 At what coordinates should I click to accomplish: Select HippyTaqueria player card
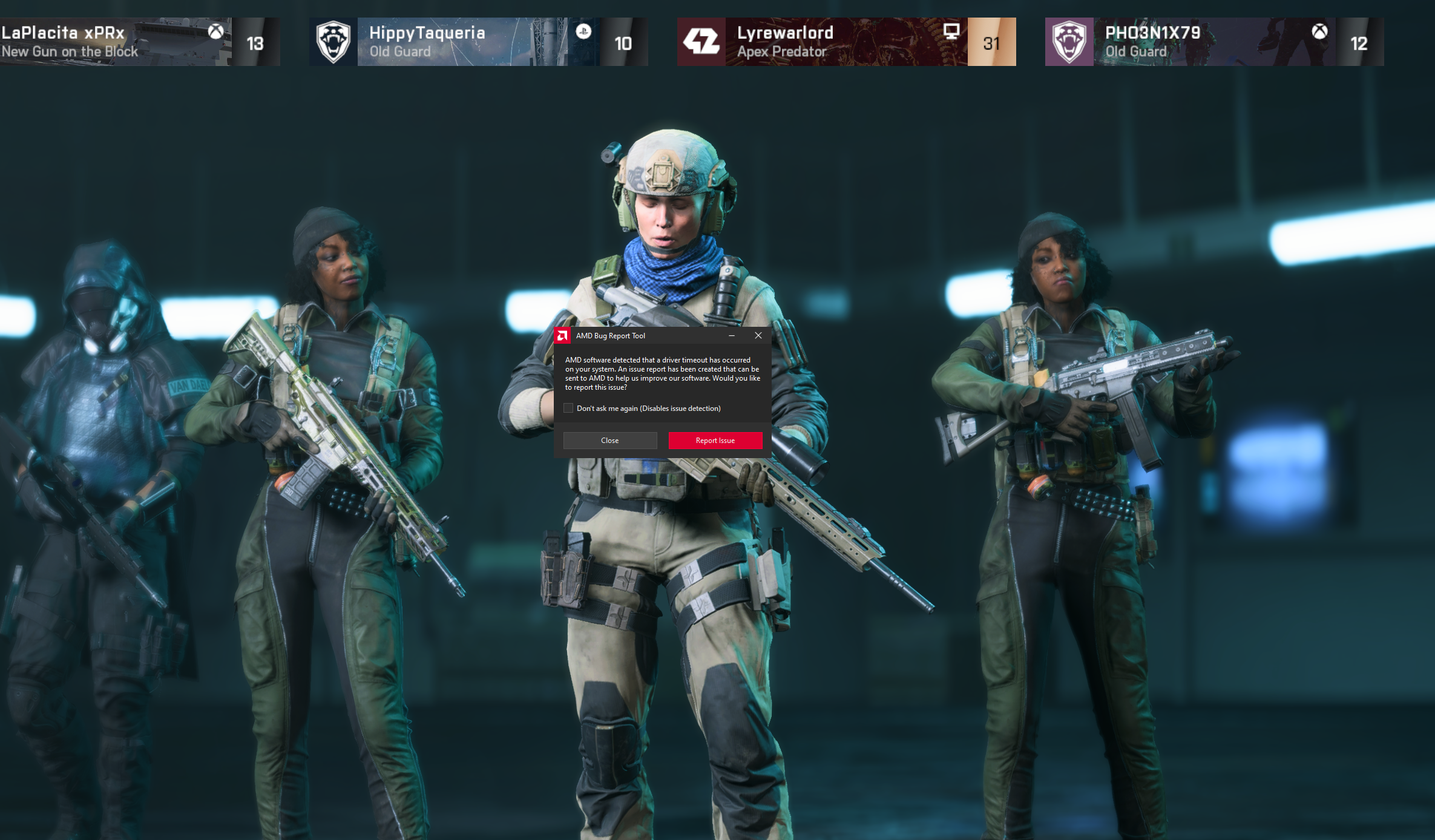click(478, 42)
